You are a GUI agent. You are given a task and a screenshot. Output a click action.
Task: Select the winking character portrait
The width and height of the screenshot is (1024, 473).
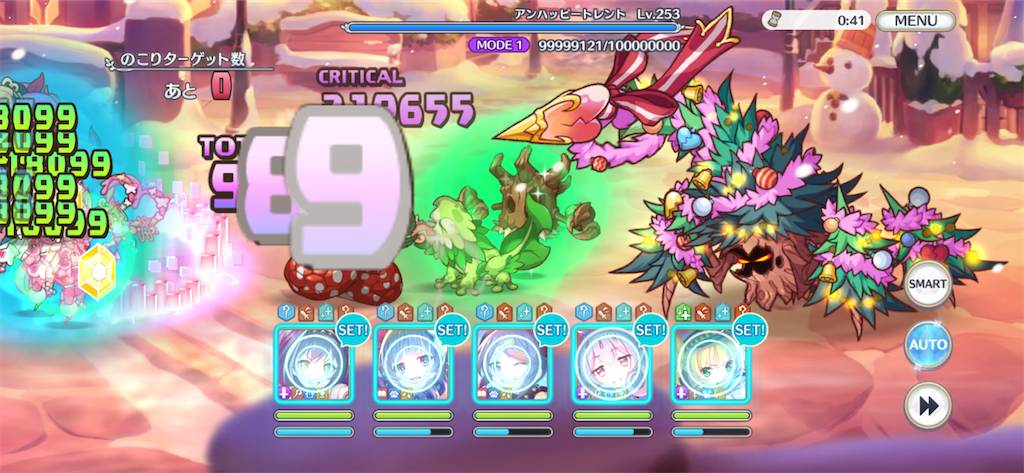[511, 364]
